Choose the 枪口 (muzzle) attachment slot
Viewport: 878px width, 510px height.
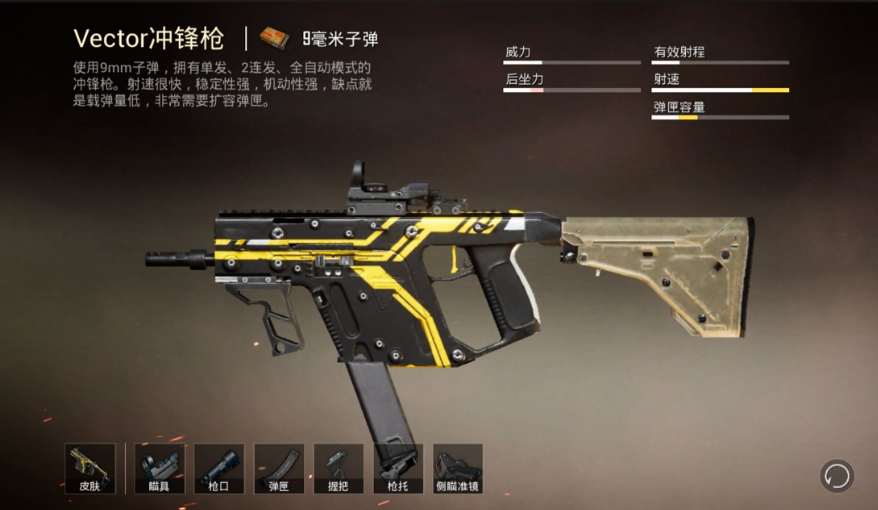coord(219,469)
